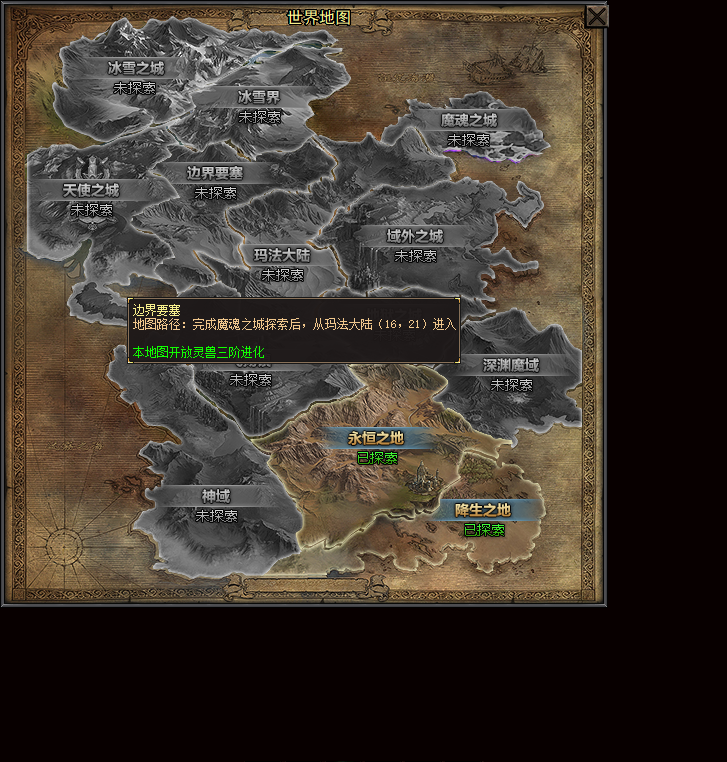Select the 冰雪之城 region label
This screenshot has height=762, width=727.
click(135, 68)
